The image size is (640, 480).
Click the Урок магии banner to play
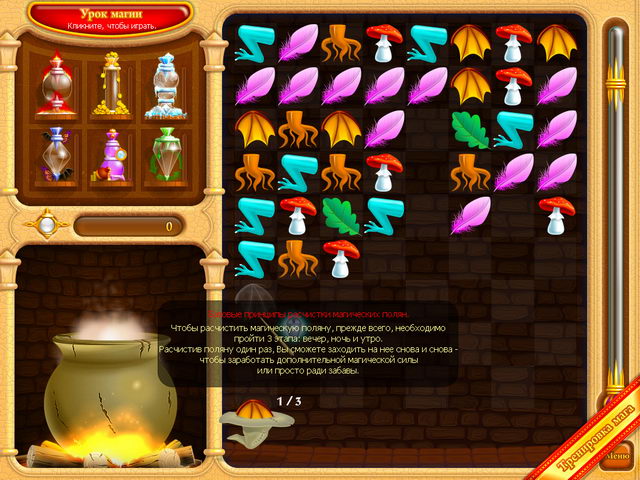[110, 15]
